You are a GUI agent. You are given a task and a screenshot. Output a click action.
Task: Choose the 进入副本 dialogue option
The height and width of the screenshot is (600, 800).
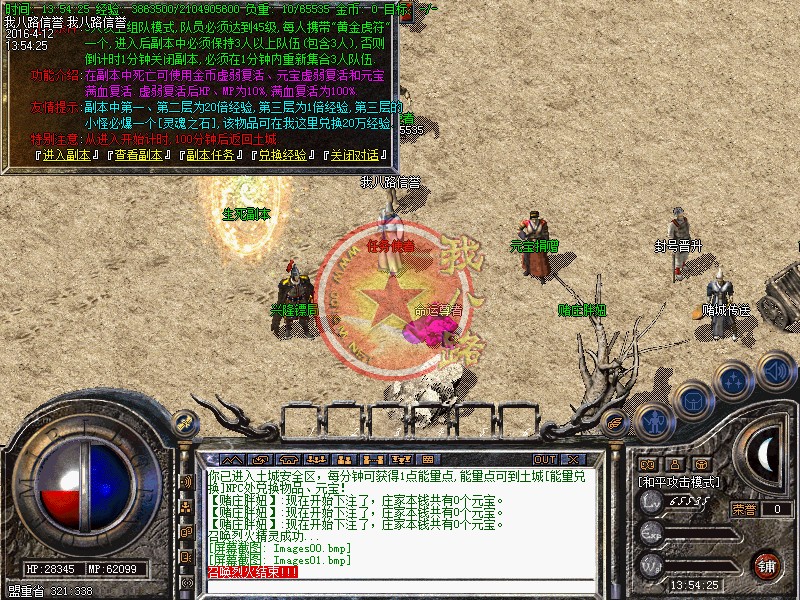67,155
